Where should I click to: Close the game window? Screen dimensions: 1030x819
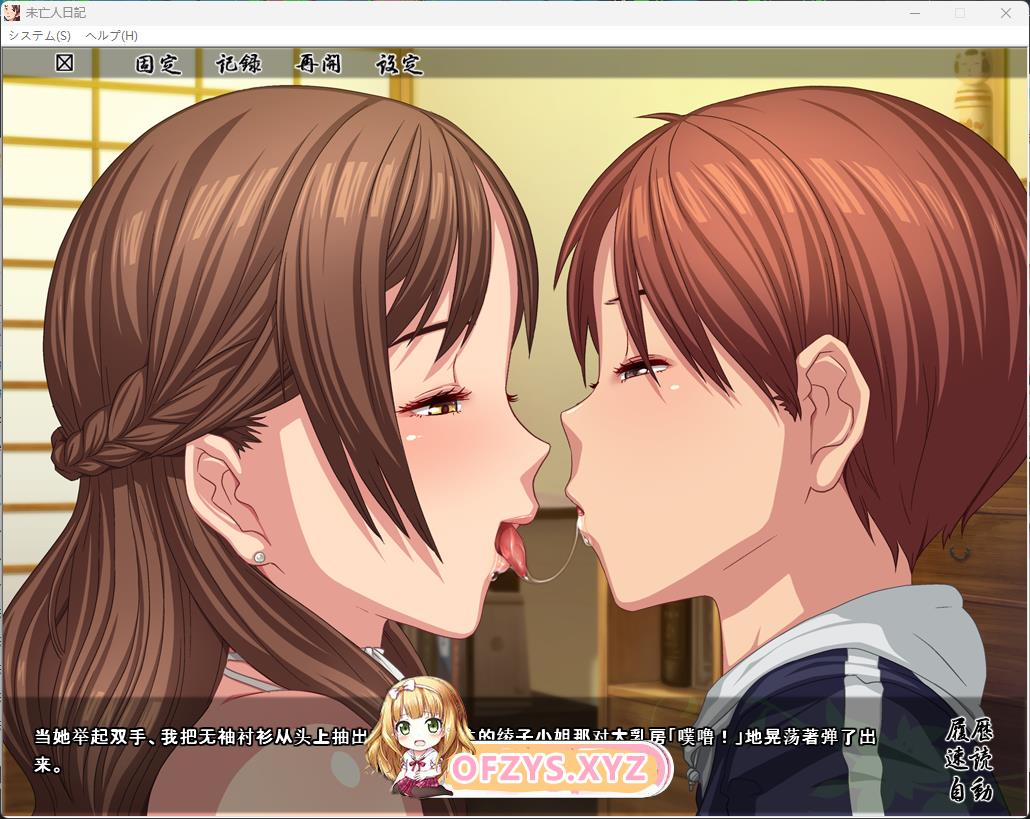1006,13
